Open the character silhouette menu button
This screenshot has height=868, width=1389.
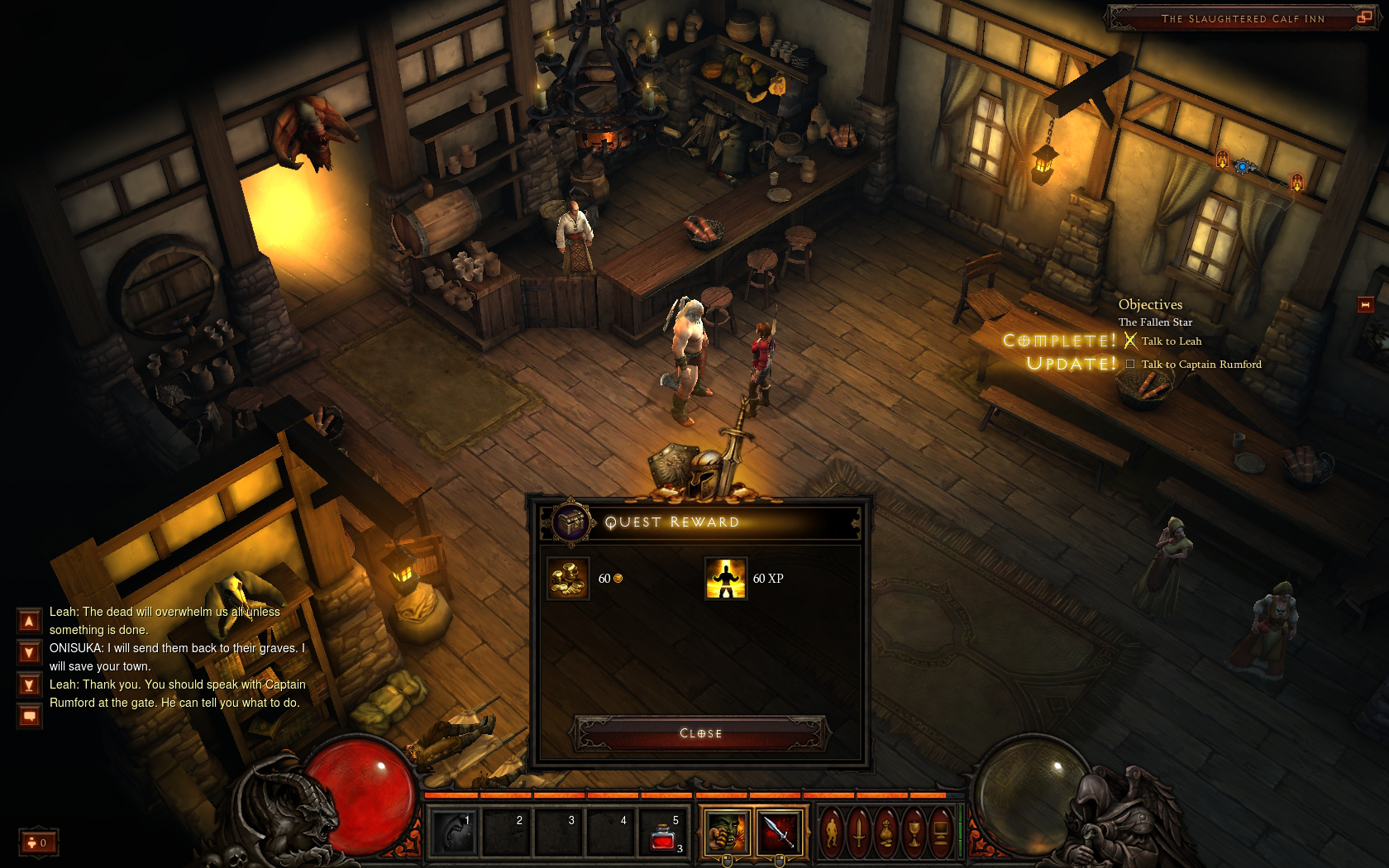(833, 831)
